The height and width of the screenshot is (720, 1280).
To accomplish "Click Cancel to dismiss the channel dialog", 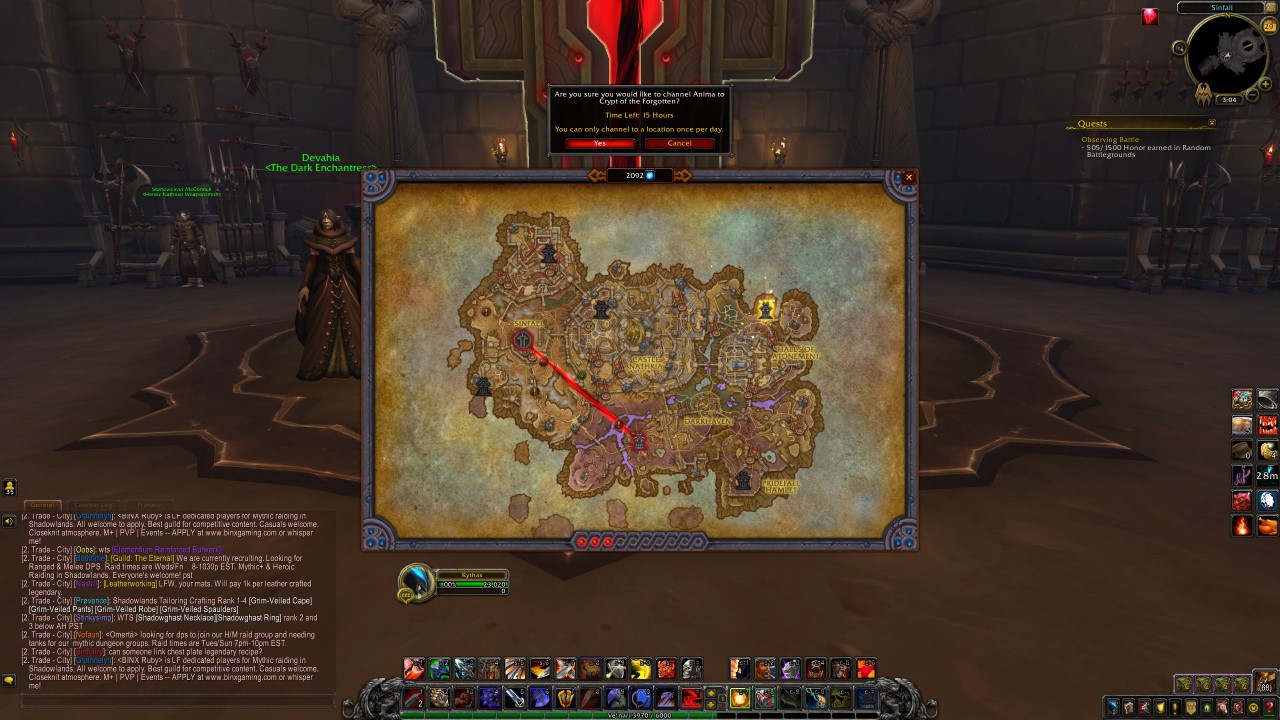I will pos(679,143).
